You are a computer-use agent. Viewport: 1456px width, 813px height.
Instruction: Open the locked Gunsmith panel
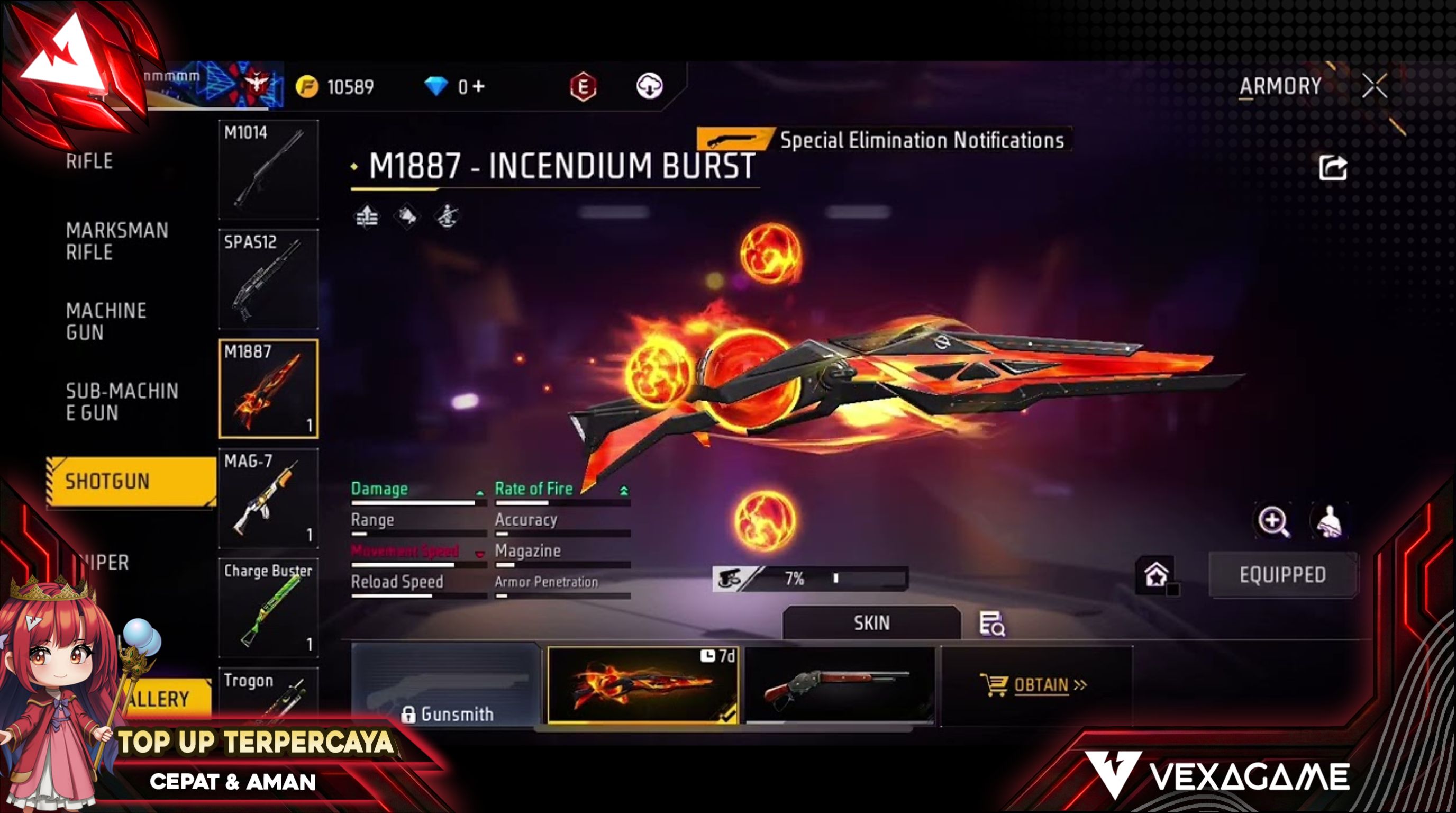pos(446,685)
